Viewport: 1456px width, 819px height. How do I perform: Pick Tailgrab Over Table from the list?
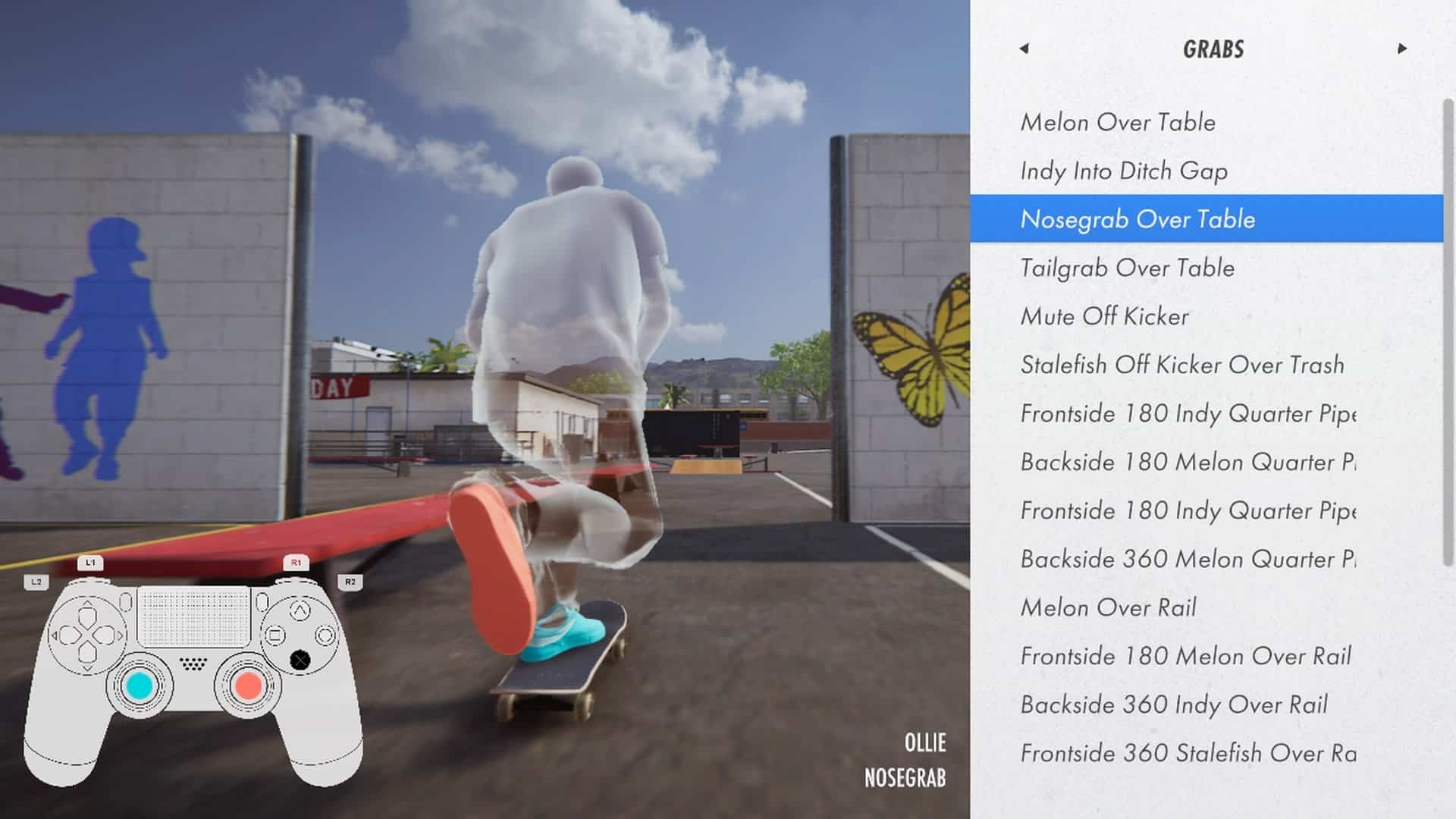(x=1127, y=268)
